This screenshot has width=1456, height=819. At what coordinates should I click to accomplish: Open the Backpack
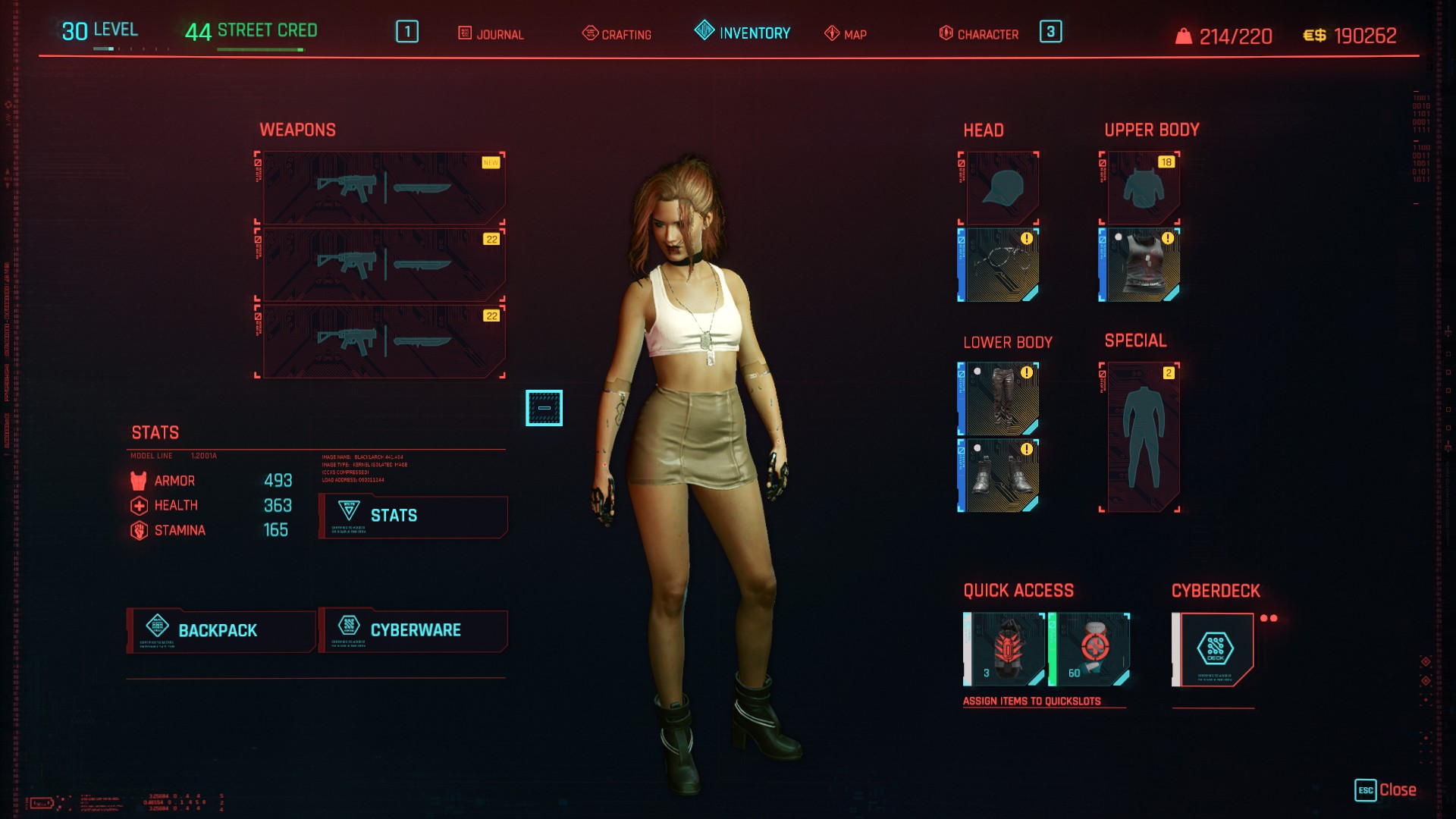[221, 631]
